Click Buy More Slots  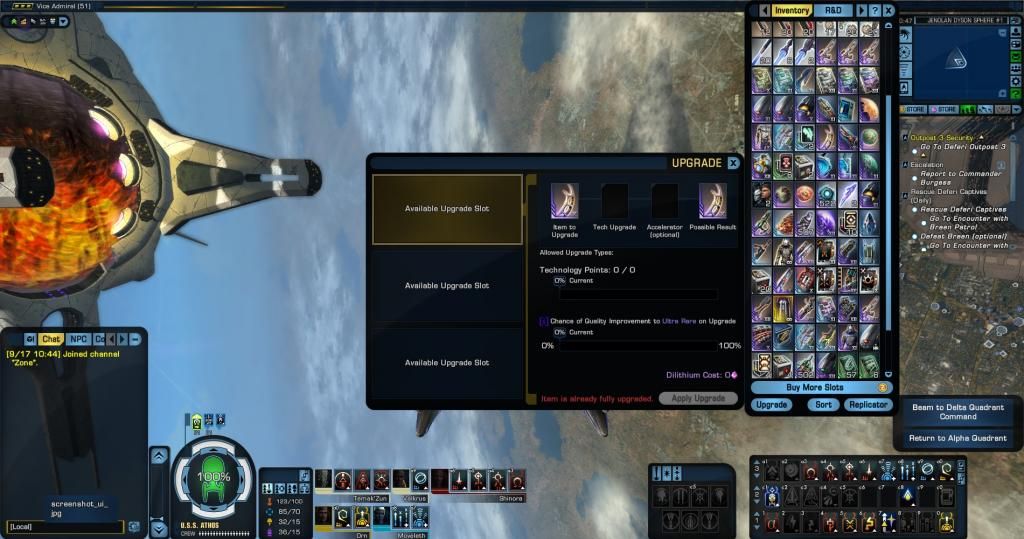click(x=814, y=387)
